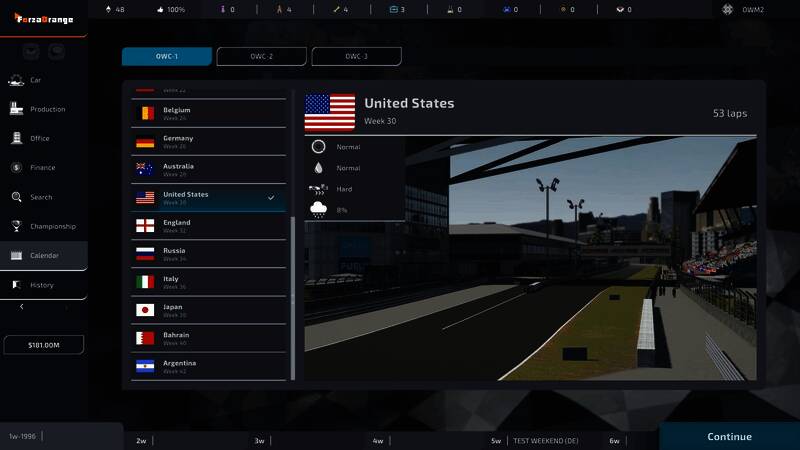Go to the Office section
This screenshot has width=800, height=450.
point(39,138)
